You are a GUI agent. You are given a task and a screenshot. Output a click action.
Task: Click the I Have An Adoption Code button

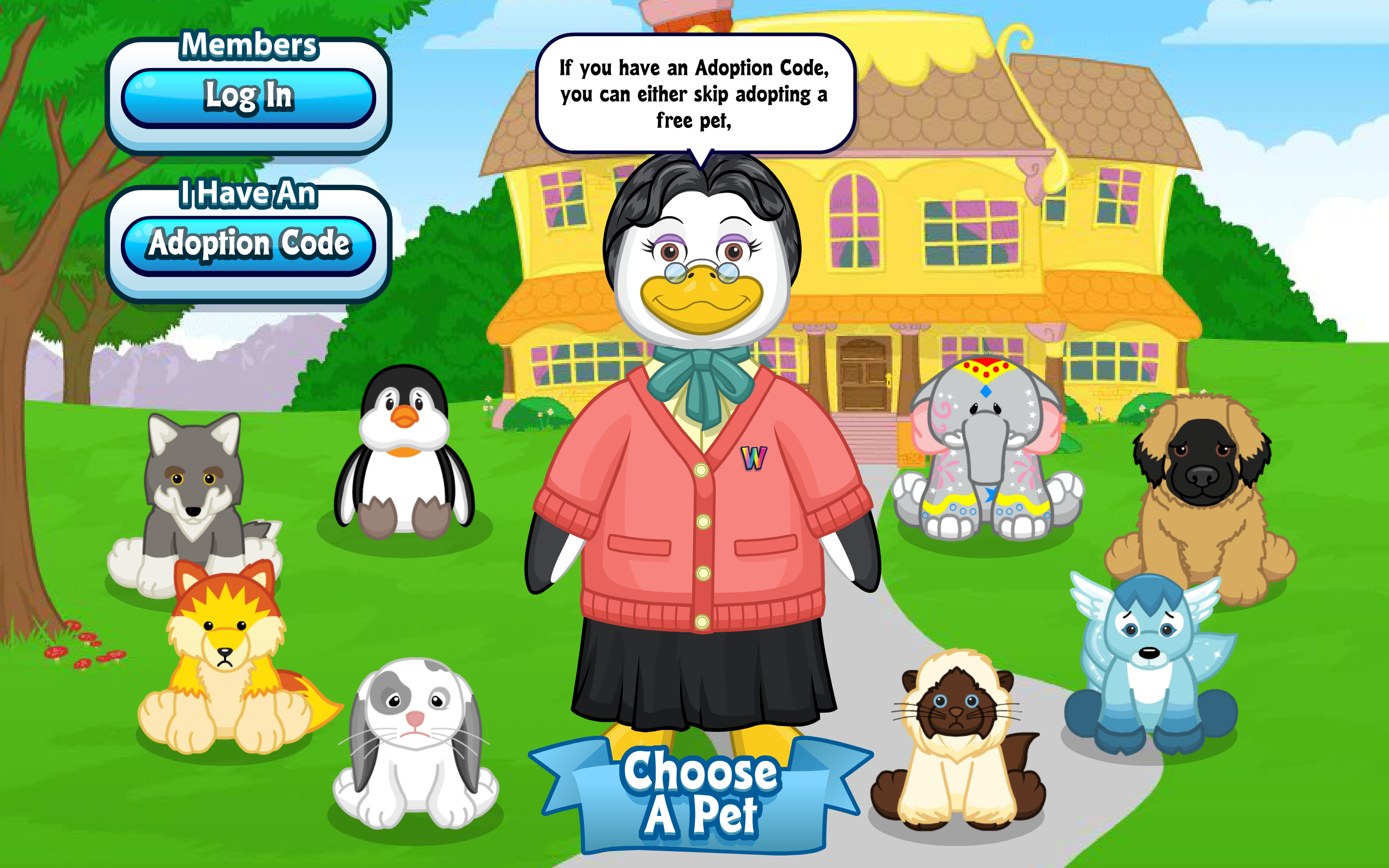point(250,244)
